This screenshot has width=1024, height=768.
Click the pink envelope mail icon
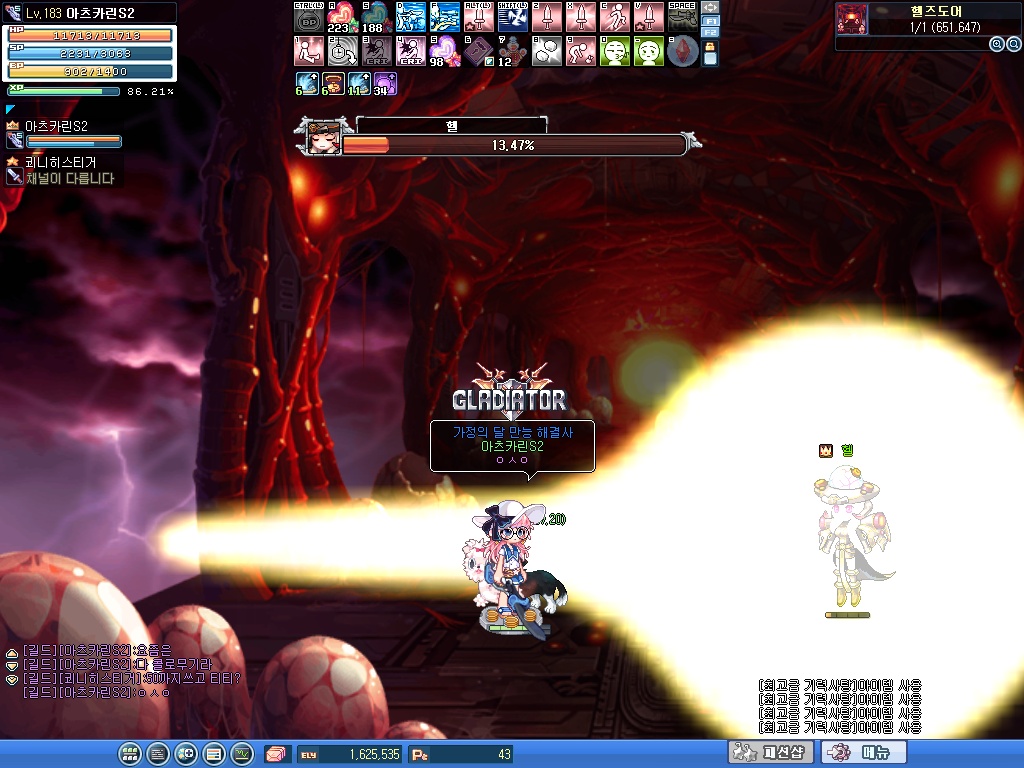[277, 754]
